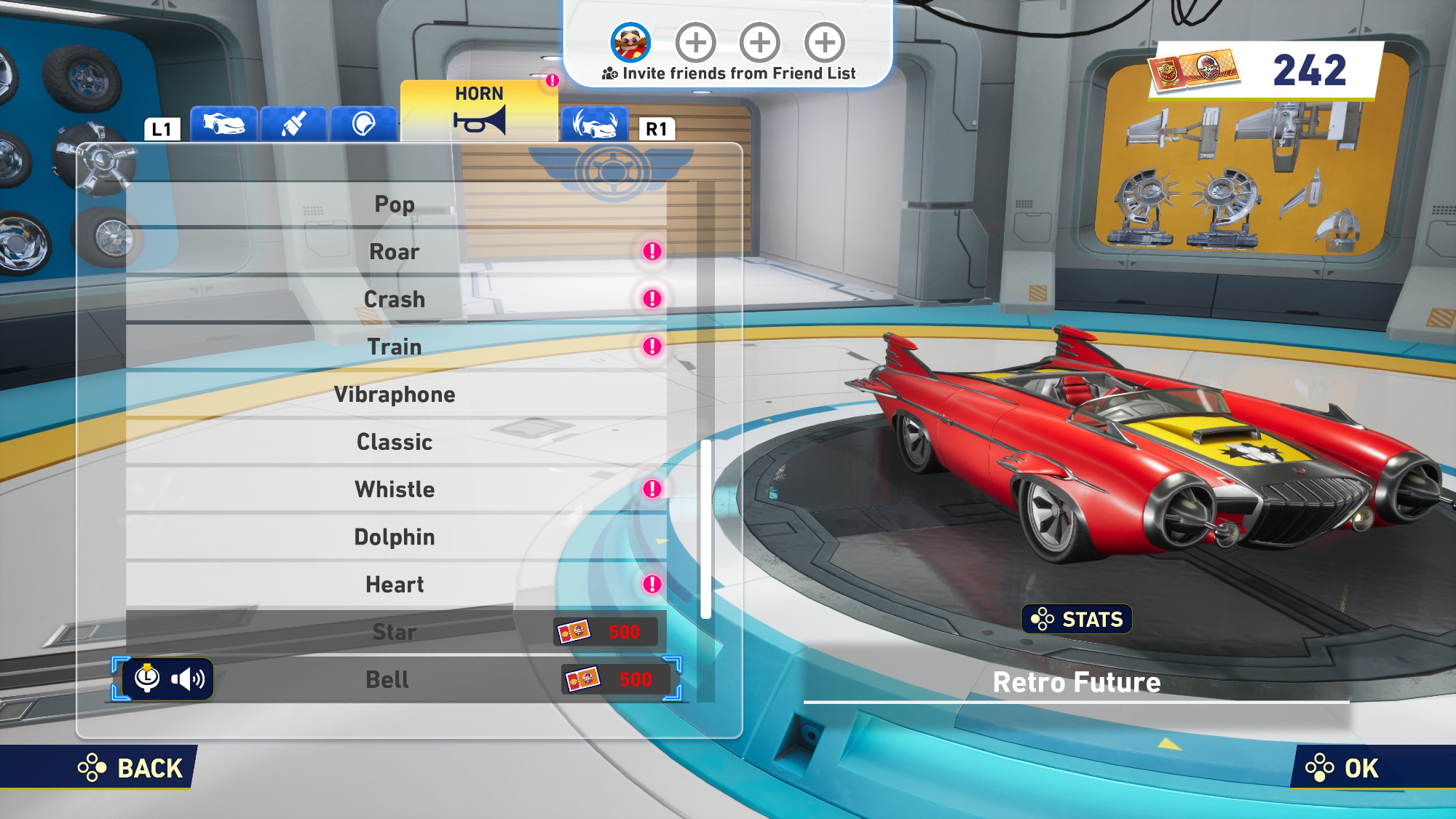This screenshot has height=819, width=1456.
Task: Pick the Whistle horn
Action: (395, 489)
